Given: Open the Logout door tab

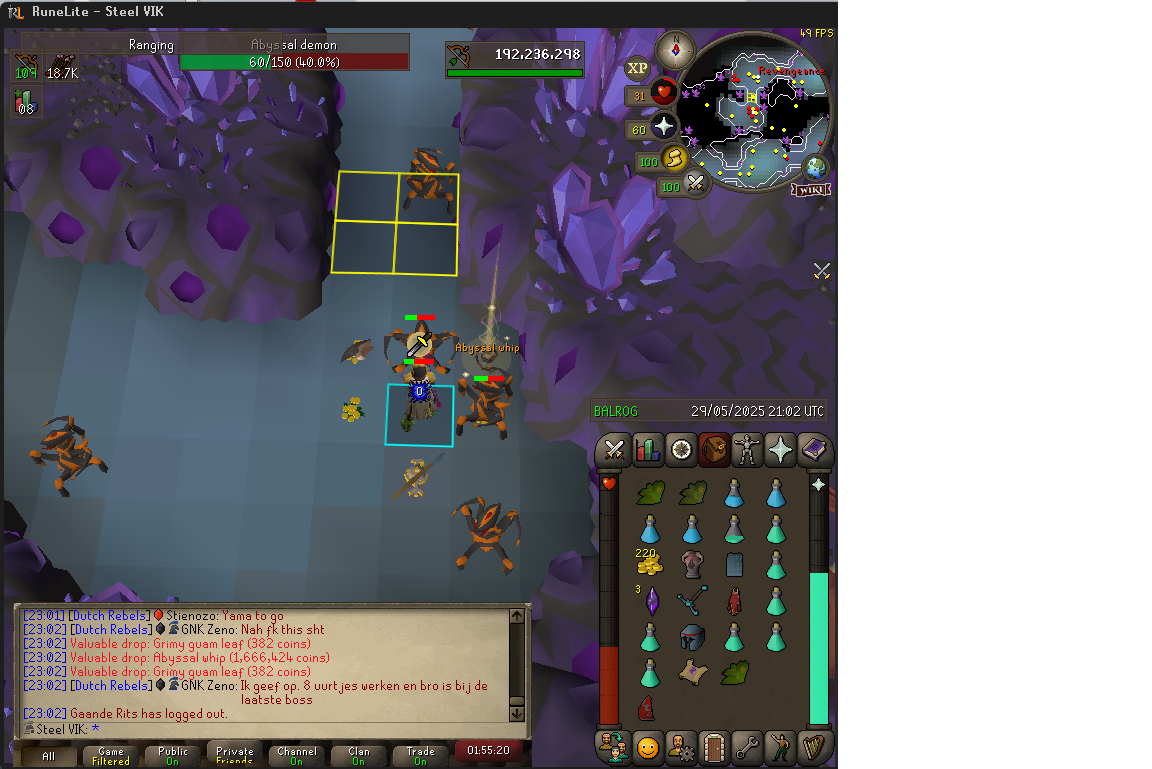Looking at the screenshot, I should pos(713,747).
